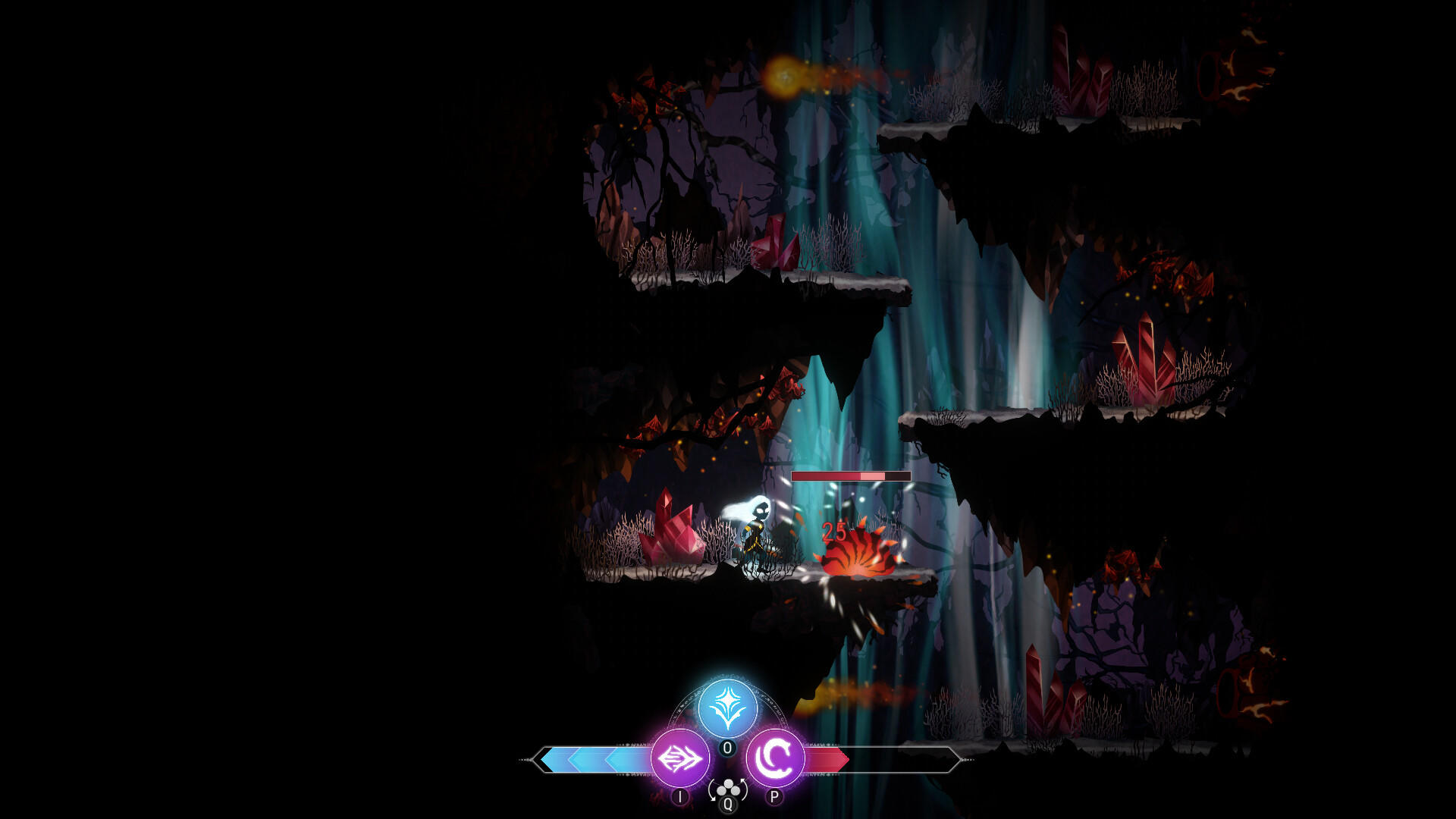The height and width of the screenshot is (819, 1456).
Task: Toggle the leftmost blue chevron on the energy gauge
Action: (x=558, y=758)
